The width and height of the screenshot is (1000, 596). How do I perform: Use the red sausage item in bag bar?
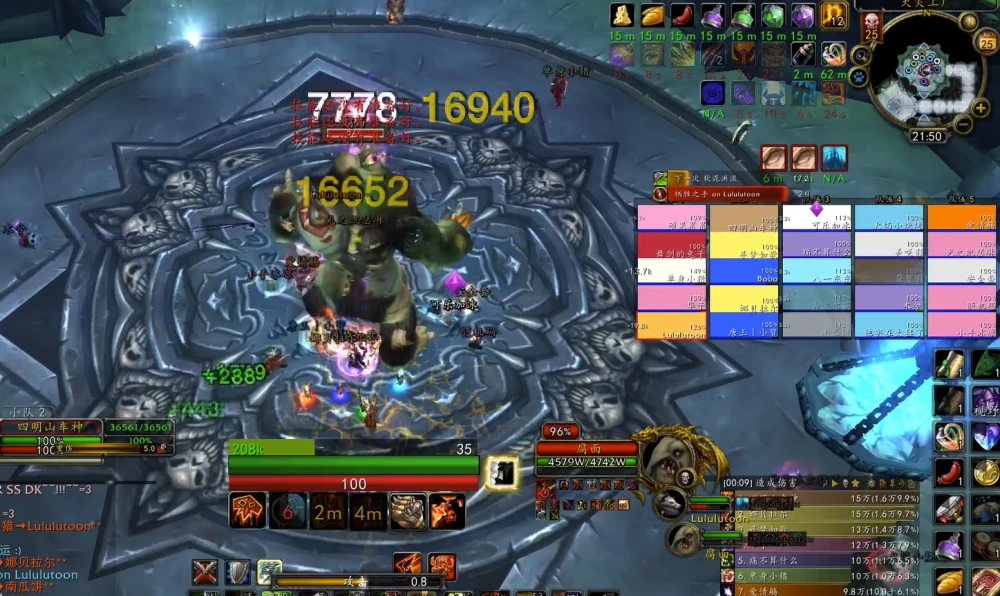[949, 472]
